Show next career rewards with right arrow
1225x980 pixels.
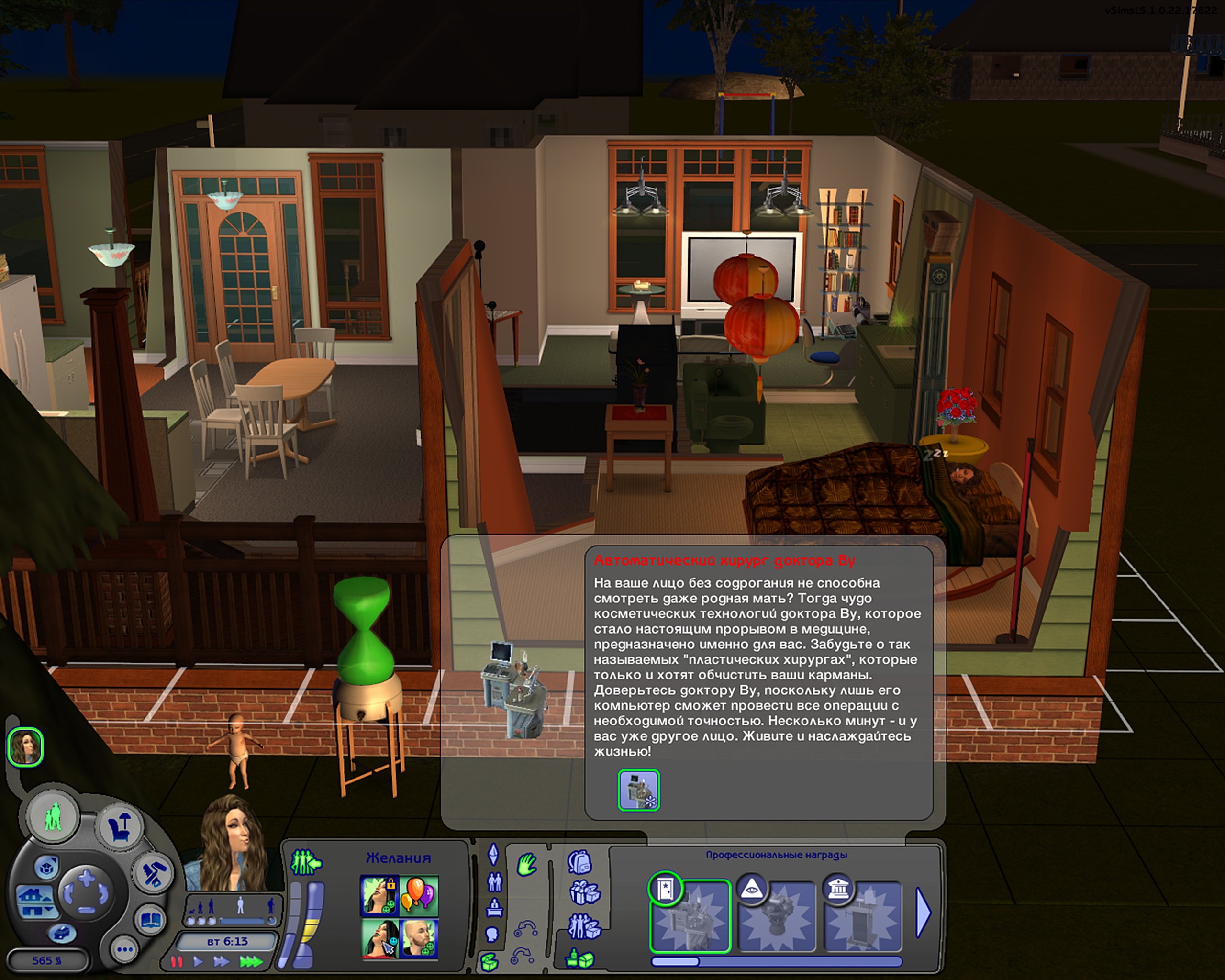924,913
